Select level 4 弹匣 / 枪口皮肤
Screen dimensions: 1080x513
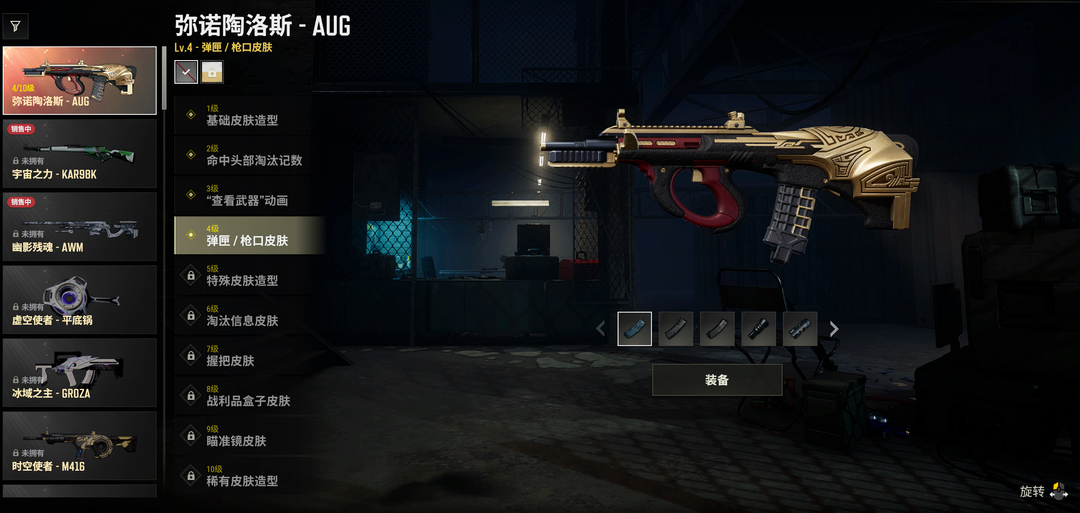248,236
